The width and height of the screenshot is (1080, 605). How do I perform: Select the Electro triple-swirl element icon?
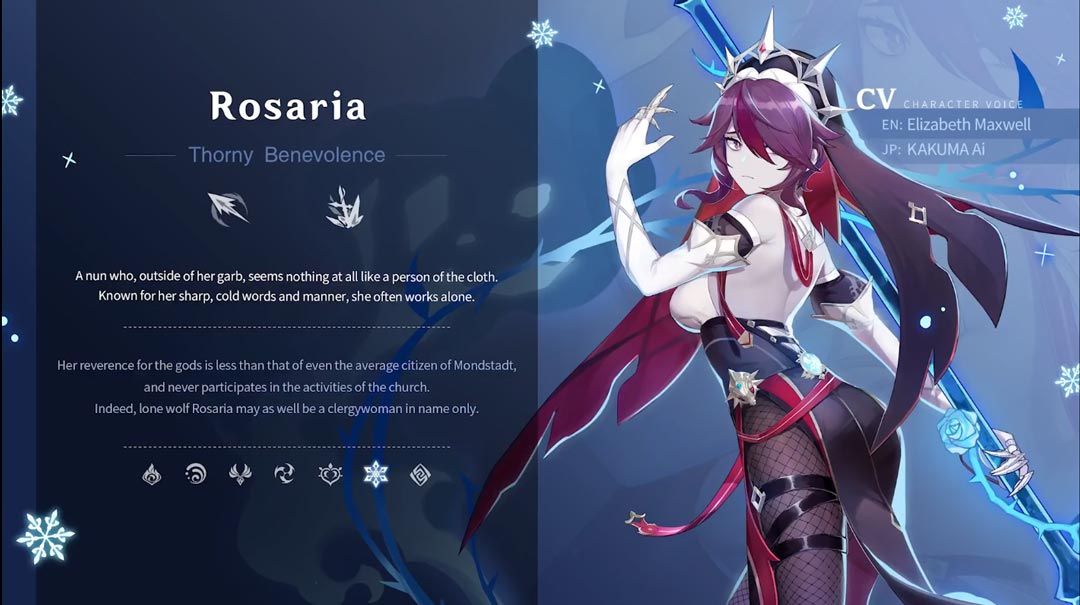(285, 474)
